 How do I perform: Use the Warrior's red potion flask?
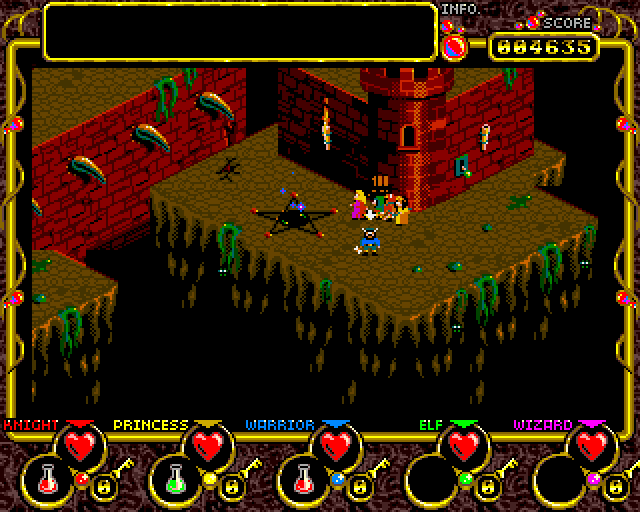(304, 481)
